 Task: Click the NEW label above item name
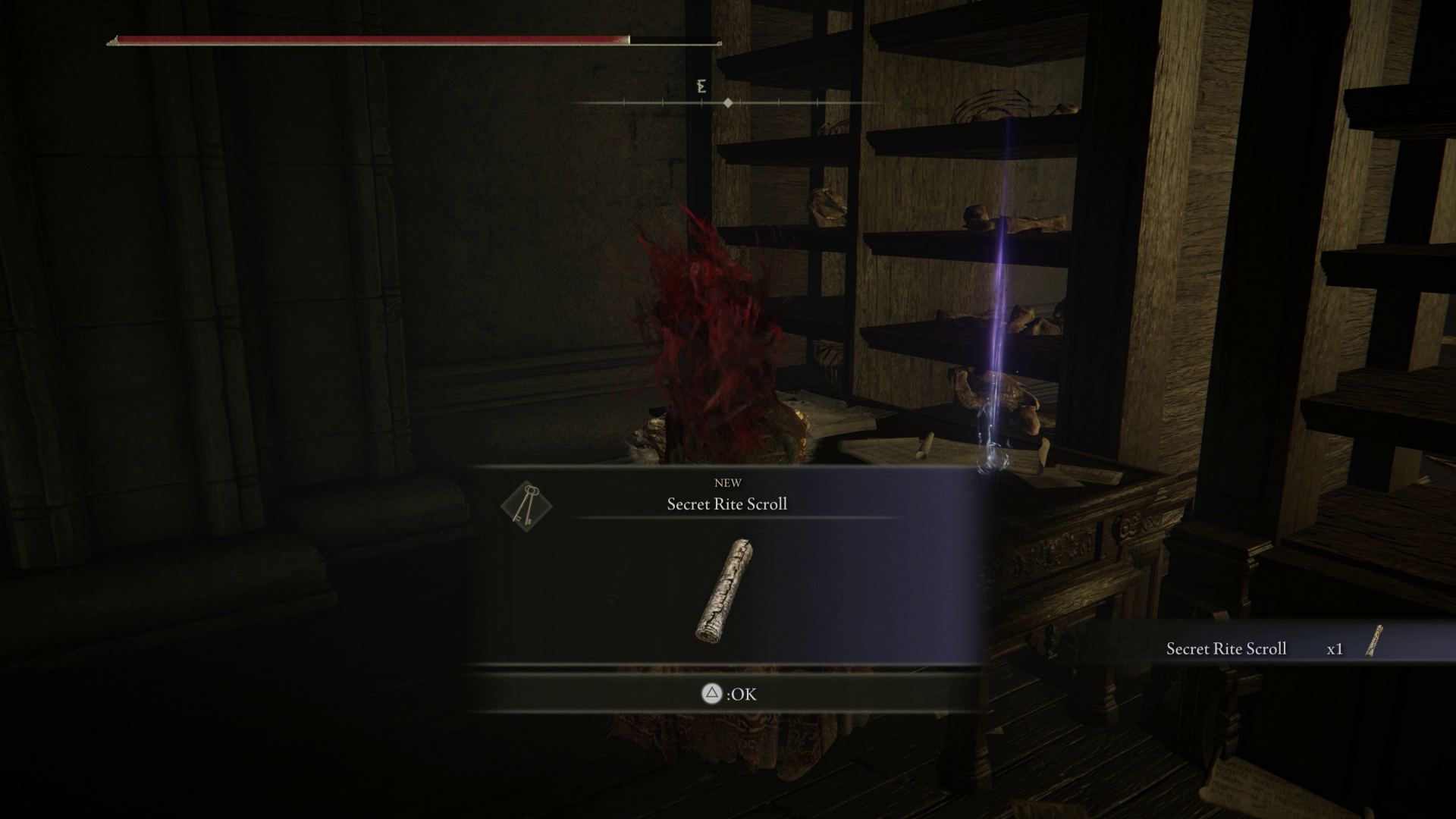(726, 482)
